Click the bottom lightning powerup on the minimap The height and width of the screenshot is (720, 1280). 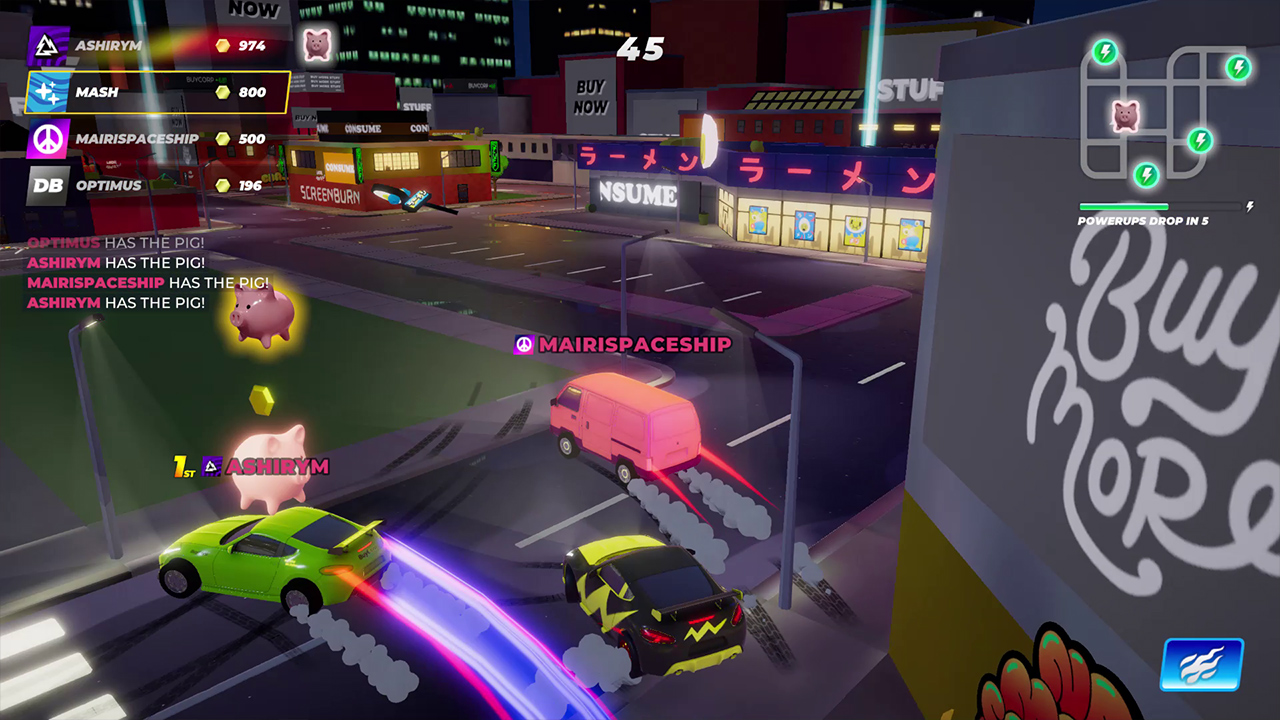click(x=1147, y=177)
